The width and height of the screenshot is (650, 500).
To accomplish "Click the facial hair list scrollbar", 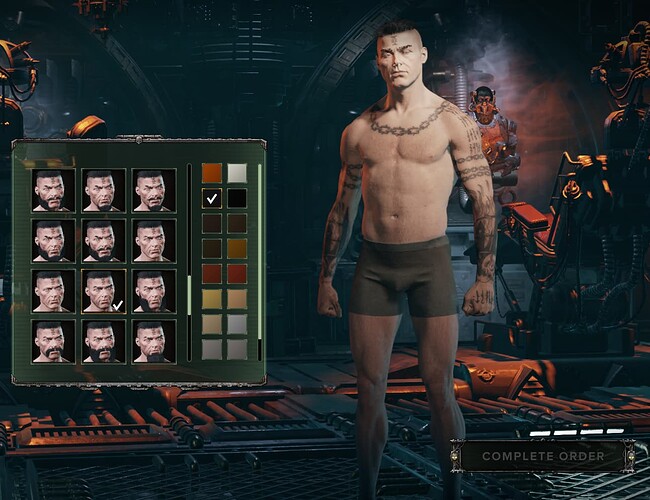I will [188, 290].
